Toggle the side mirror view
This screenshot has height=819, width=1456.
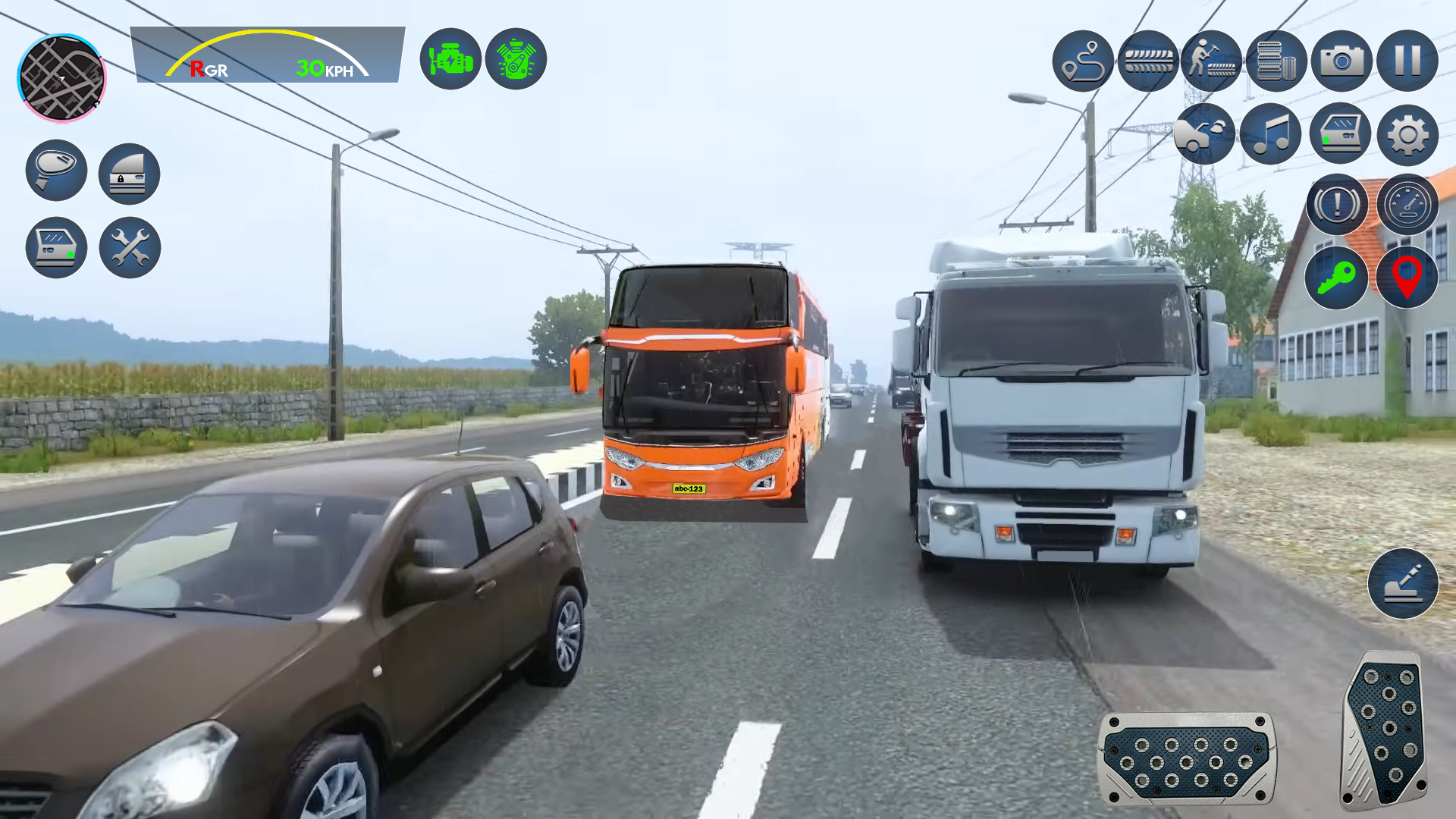pyautogui.click(x=55, y=173)
